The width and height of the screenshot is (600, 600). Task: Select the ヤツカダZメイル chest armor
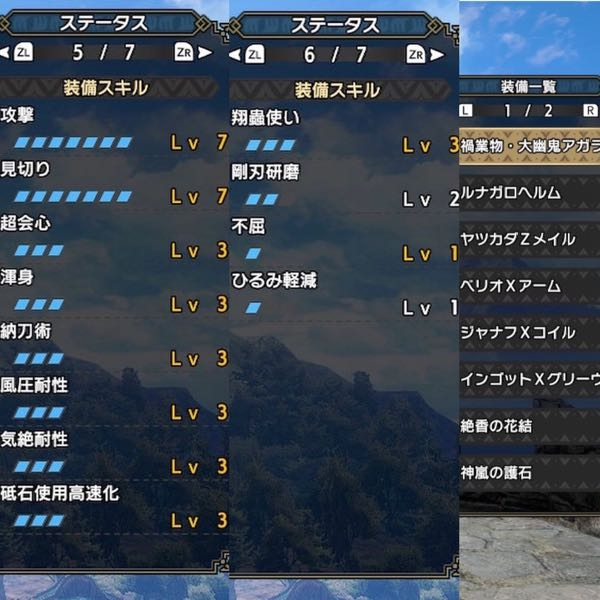pyautogui.click(x=530, y=239)
